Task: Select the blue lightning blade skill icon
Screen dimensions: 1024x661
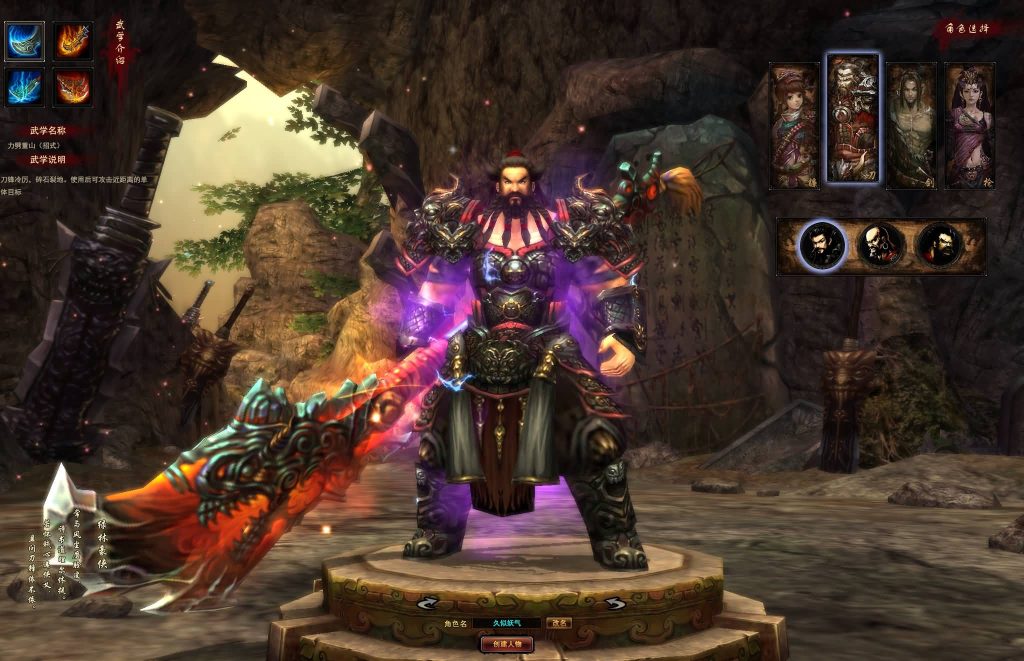Action: tap(25, 87)
